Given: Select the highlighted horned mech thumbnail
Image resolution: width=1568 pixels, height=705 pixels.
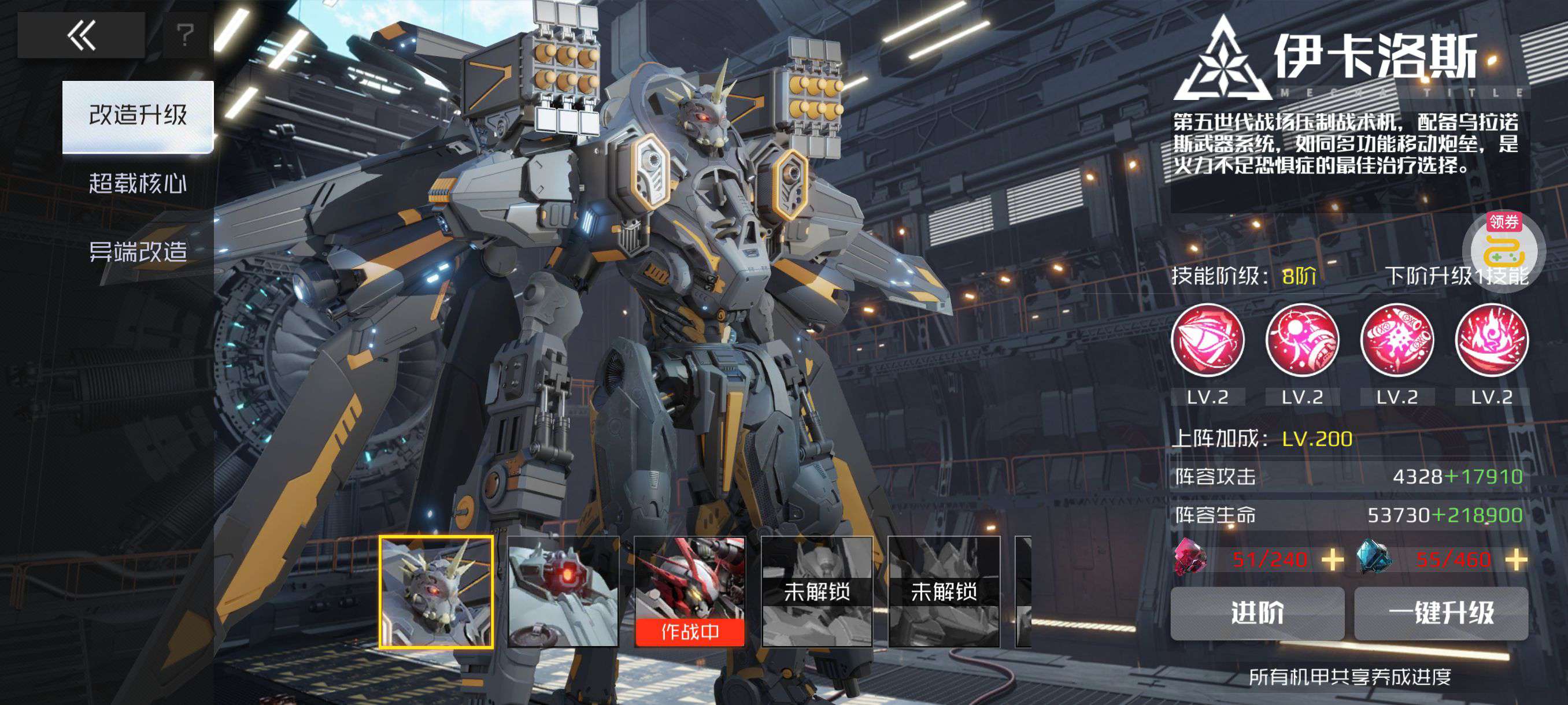Looking at the screenshot, I should tap(436, 592).
